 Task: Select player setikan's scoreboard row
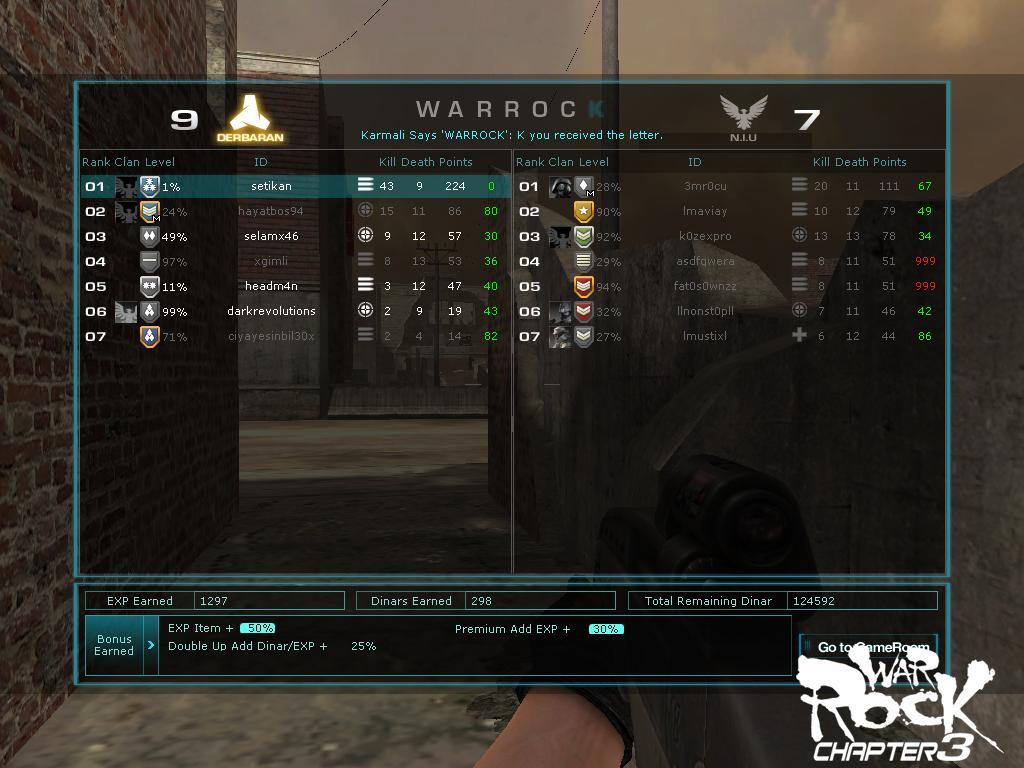click(271, 186)
